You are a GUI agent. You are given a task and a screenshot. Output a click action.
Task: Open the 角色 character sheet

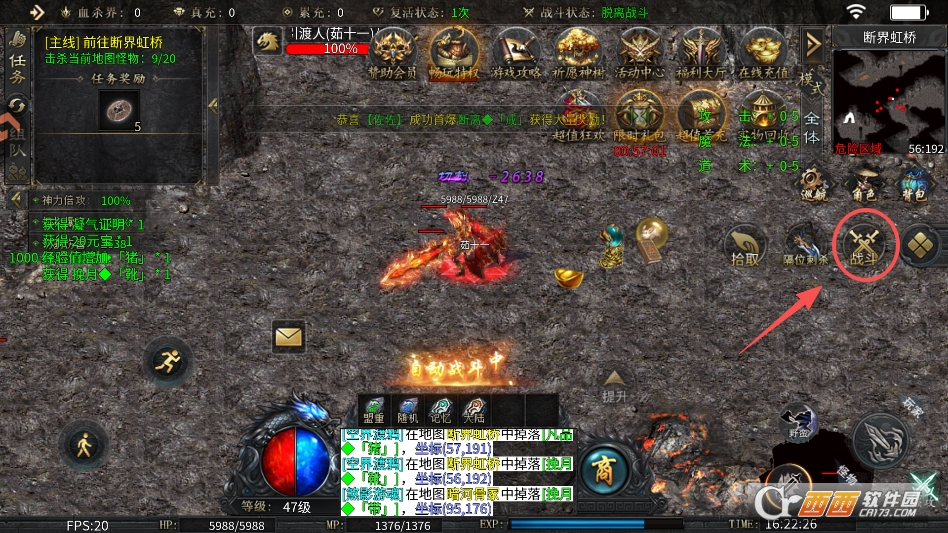coord(863,183)
